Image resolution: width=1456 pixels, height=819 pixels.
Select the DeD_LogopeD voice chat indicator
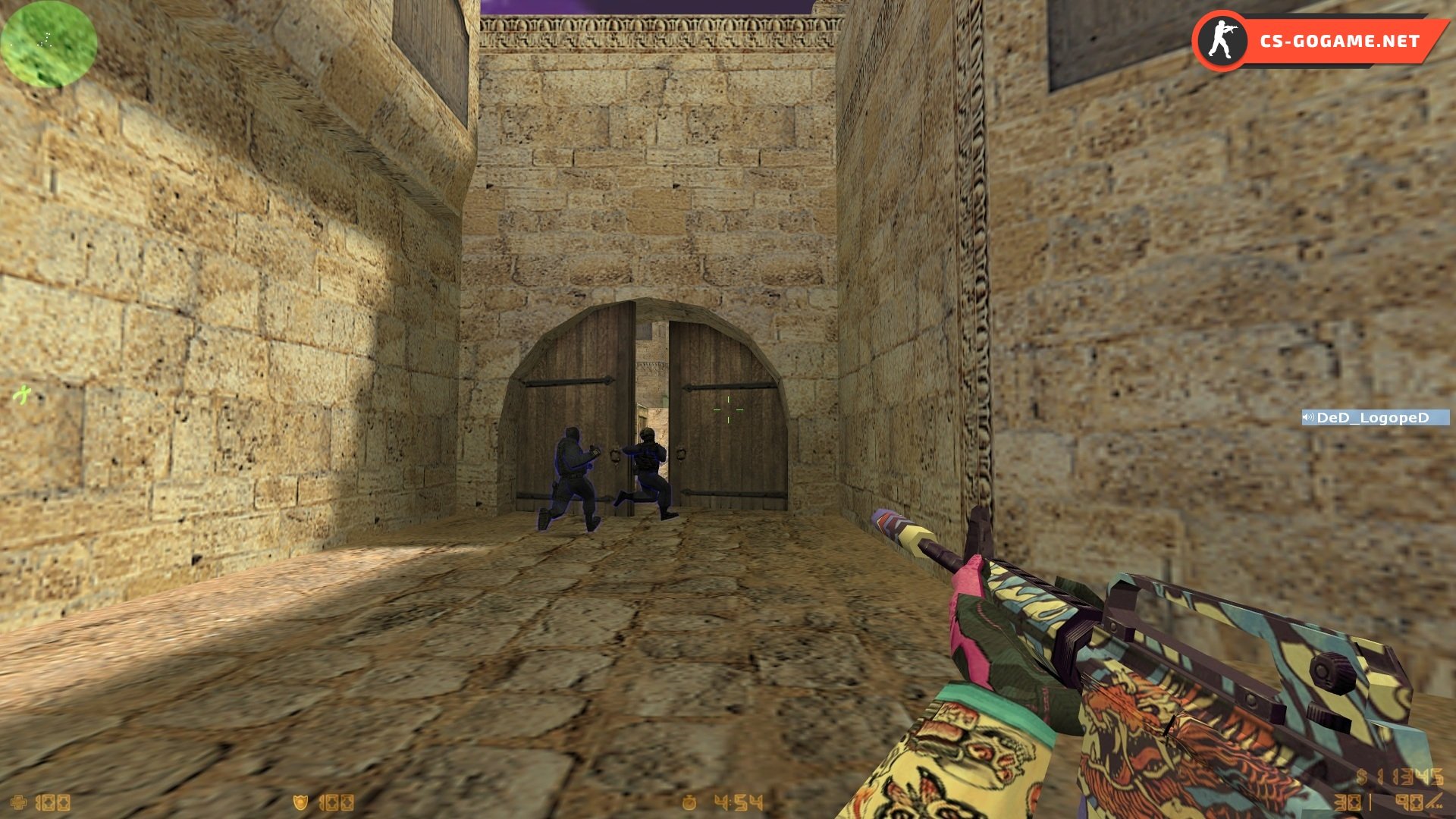1374,418
